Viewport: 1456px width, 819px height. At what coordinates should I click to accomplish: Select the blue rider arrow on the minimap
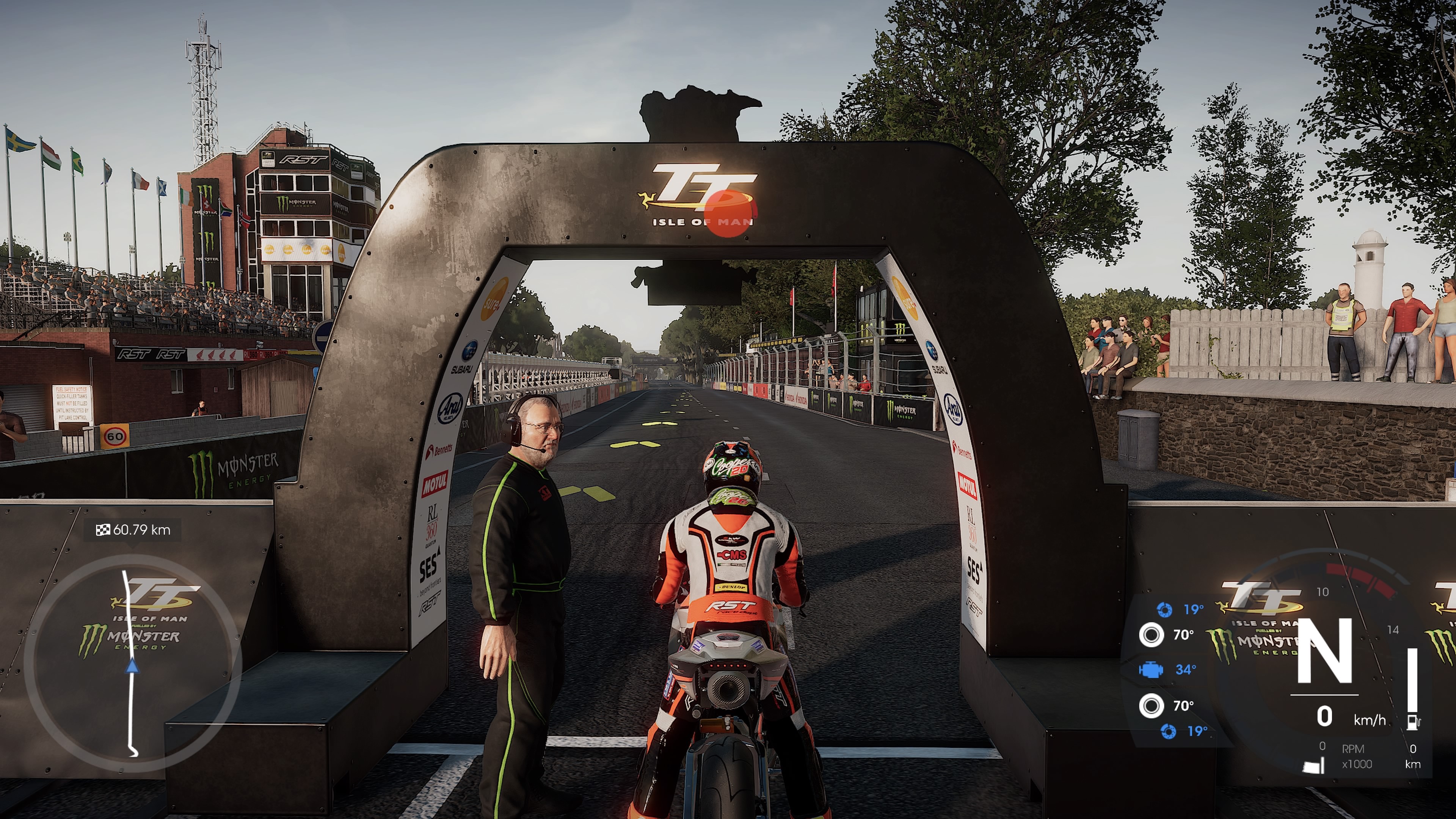point(132,667)
